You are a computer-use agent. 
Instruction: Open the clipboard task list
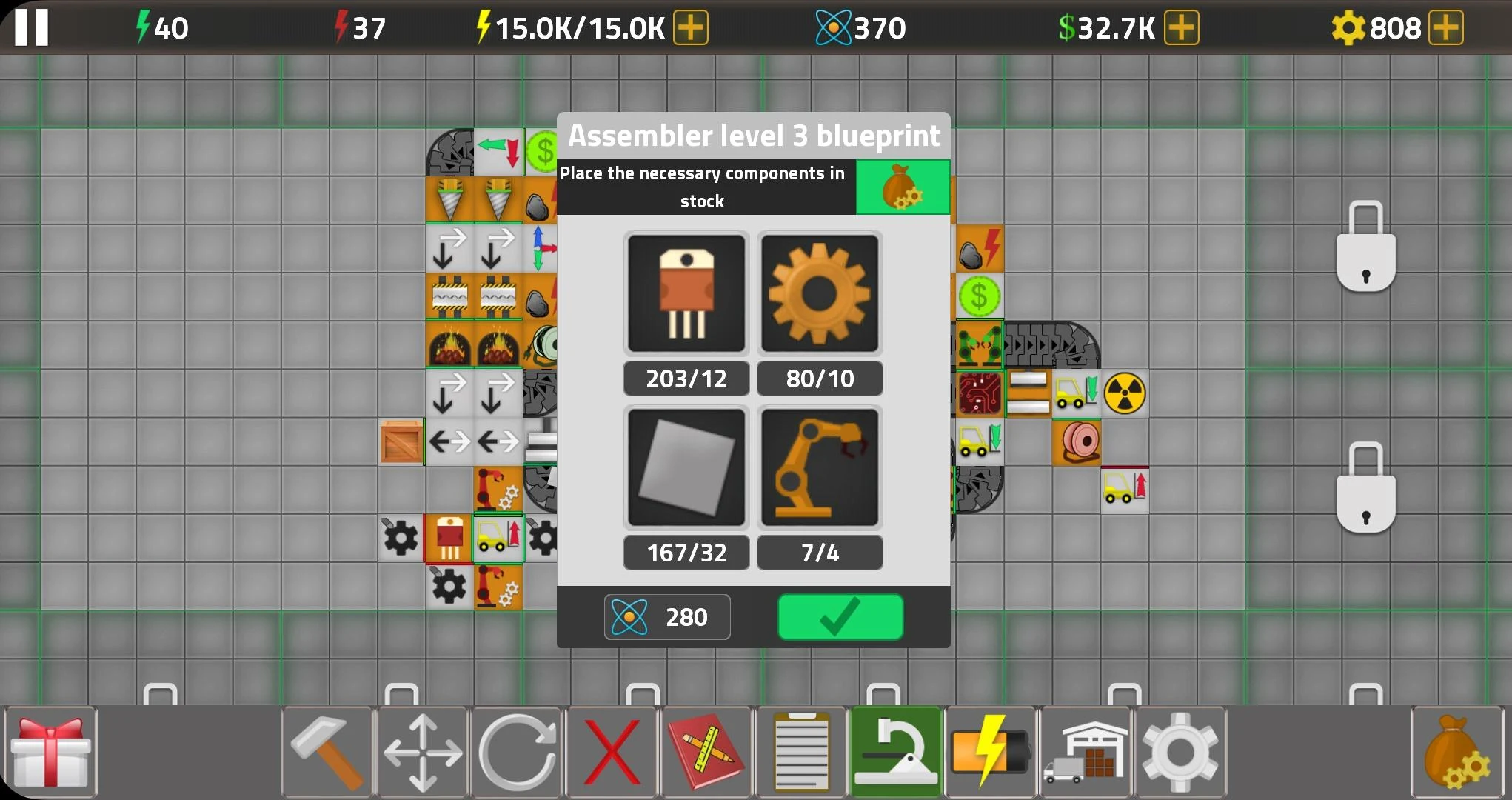800,752
